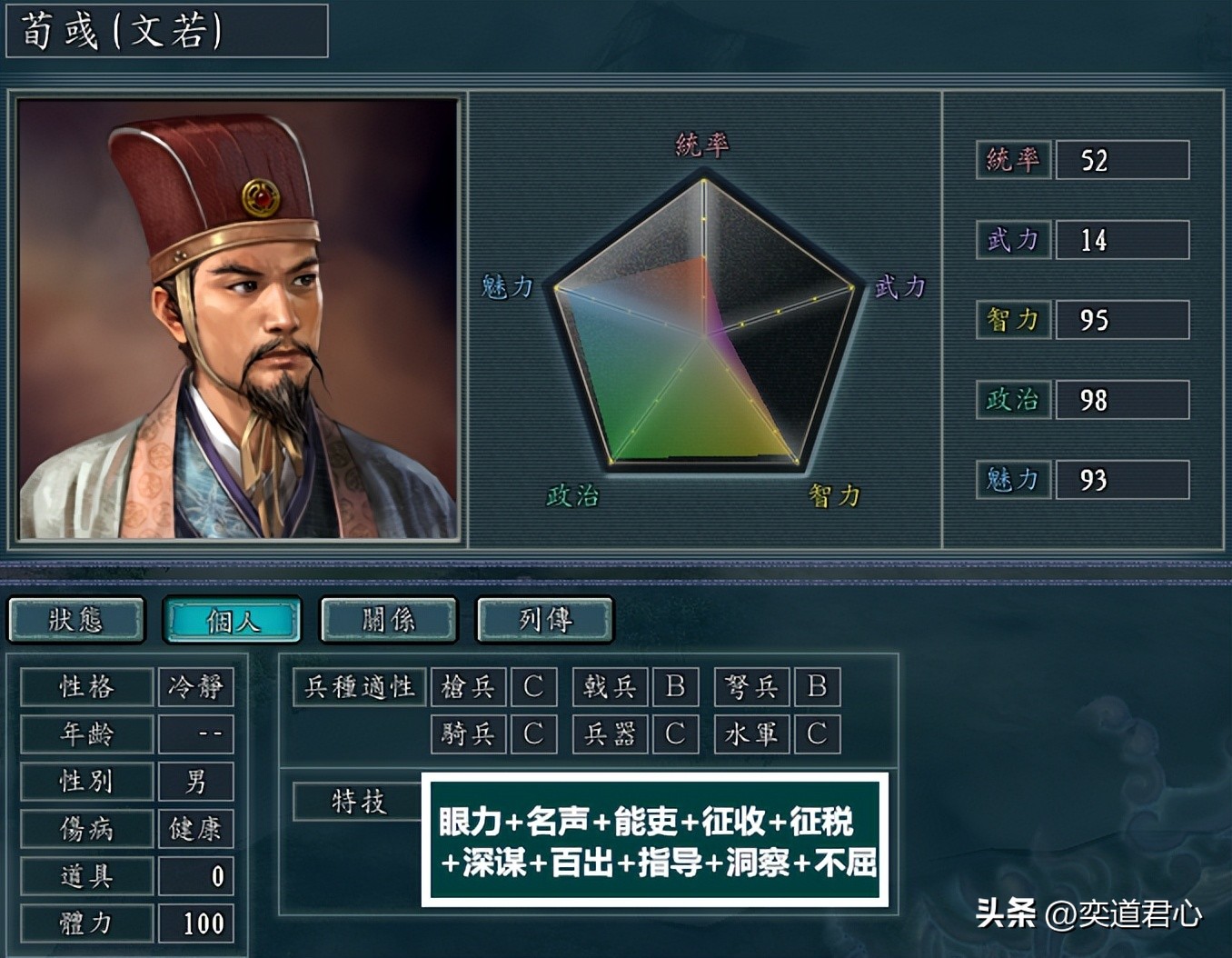
Task: Click the 智力 stat label badge
Action: click(1012, 320)
